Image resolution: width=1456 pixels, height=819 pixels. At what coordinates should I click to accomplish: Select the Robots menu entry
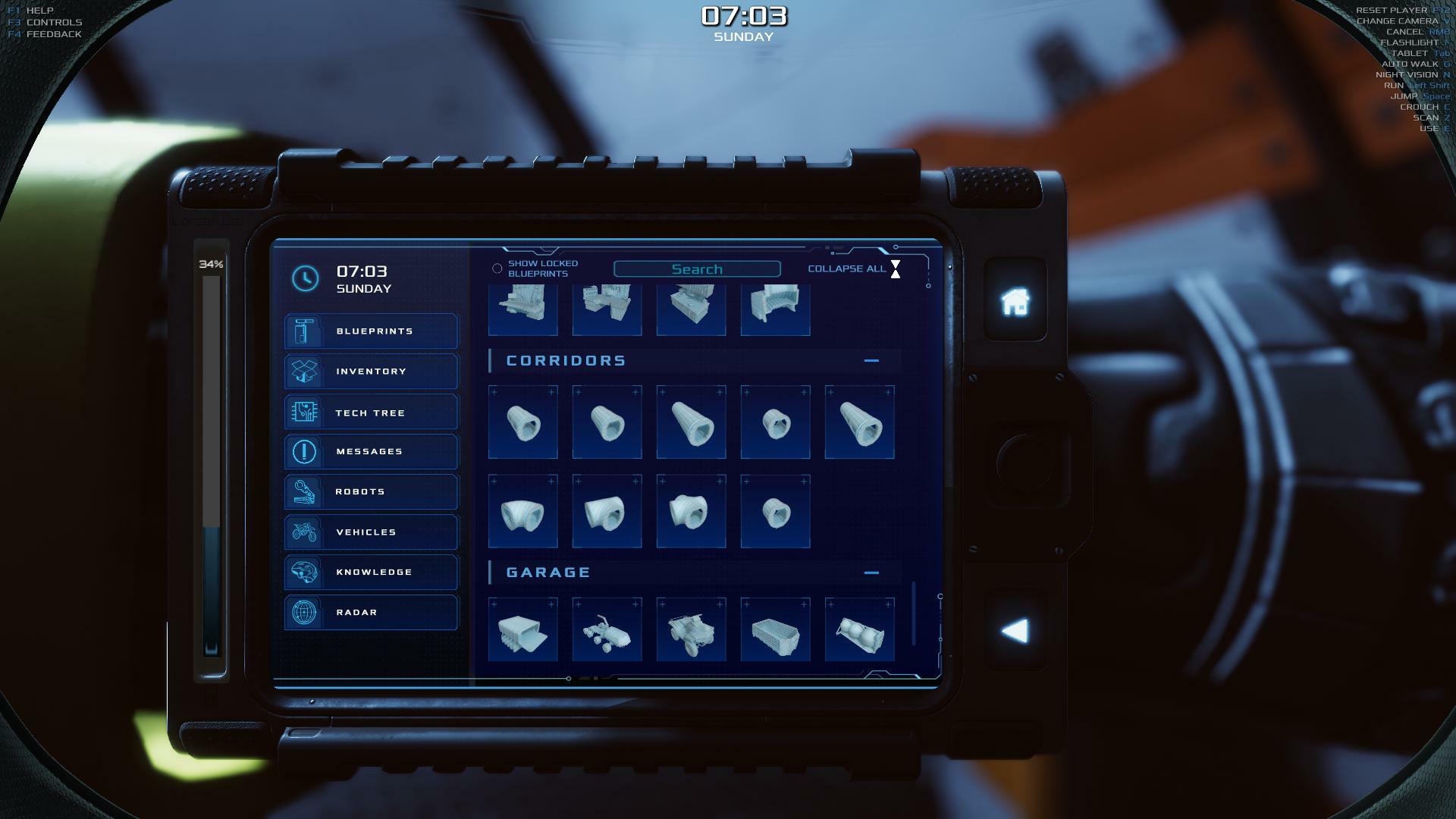click(x=372, y=492)
